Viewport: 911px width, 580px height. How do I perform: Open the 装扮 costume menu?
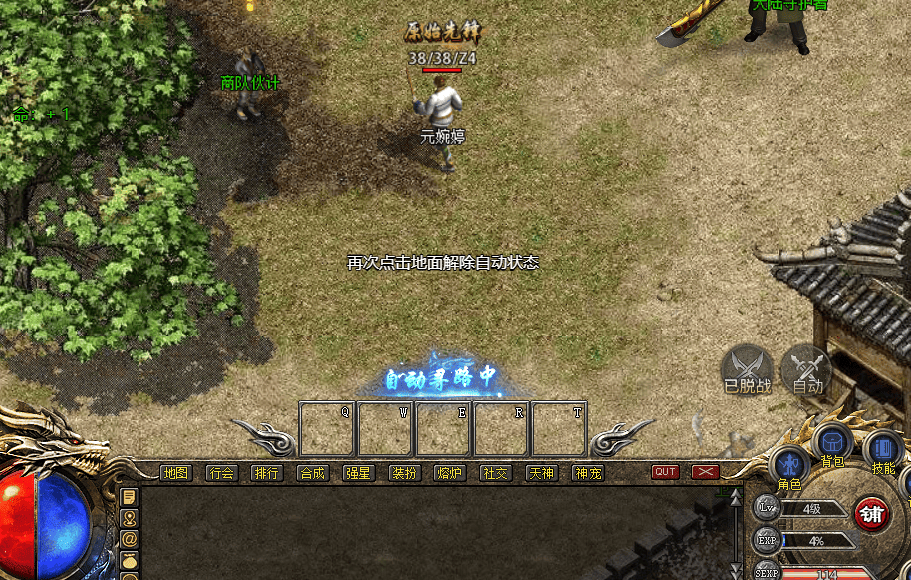click(404, 473)
